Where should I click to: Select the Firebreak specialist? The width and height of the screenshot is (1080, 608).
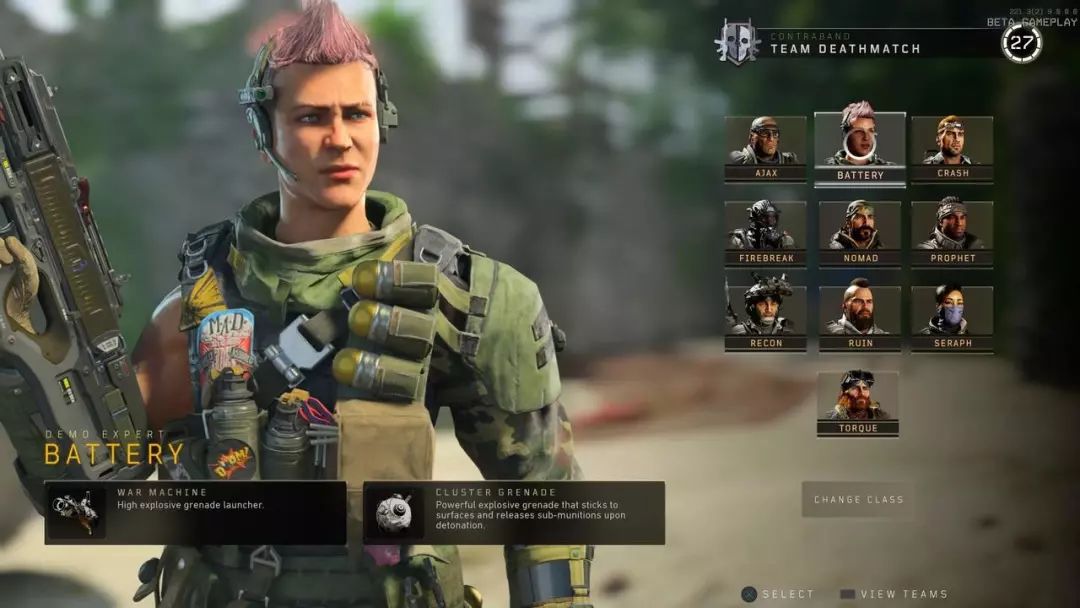click(x=765, y=231)
